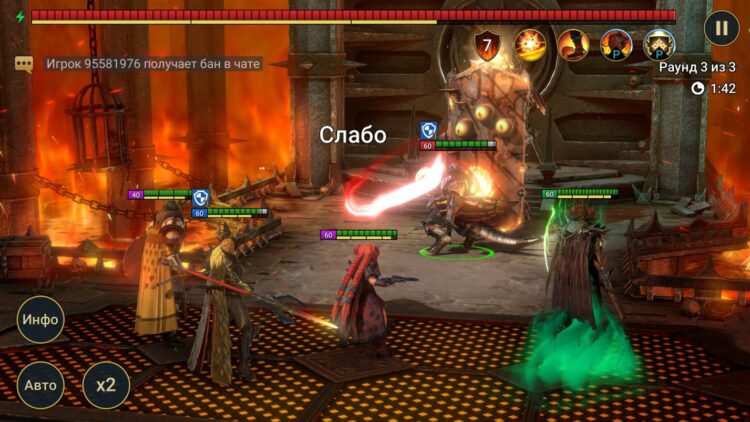750x422 pixels.
Task: Pause the battle
Action: [721, 27]
